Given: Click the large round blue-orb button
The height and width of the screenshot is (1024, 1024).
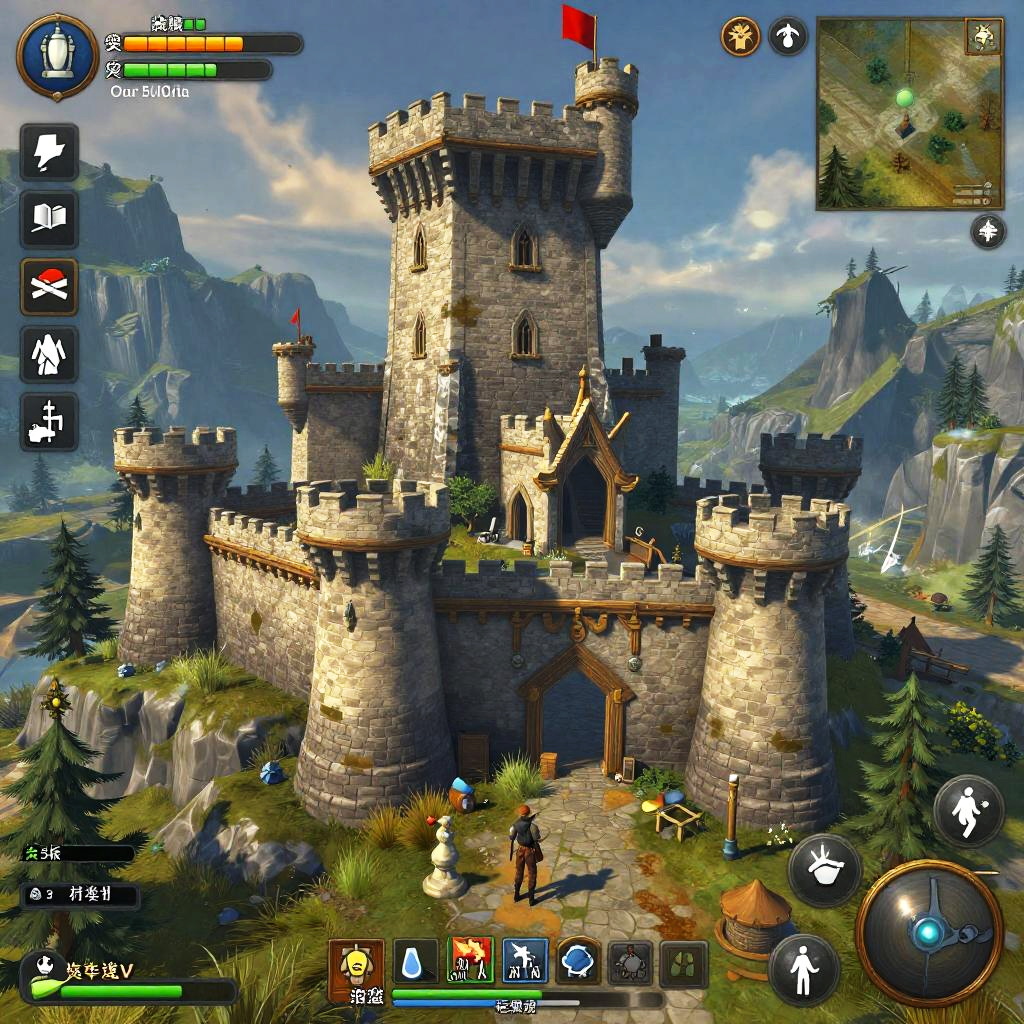Looking at the screenshot, I should tap(929, 932).
